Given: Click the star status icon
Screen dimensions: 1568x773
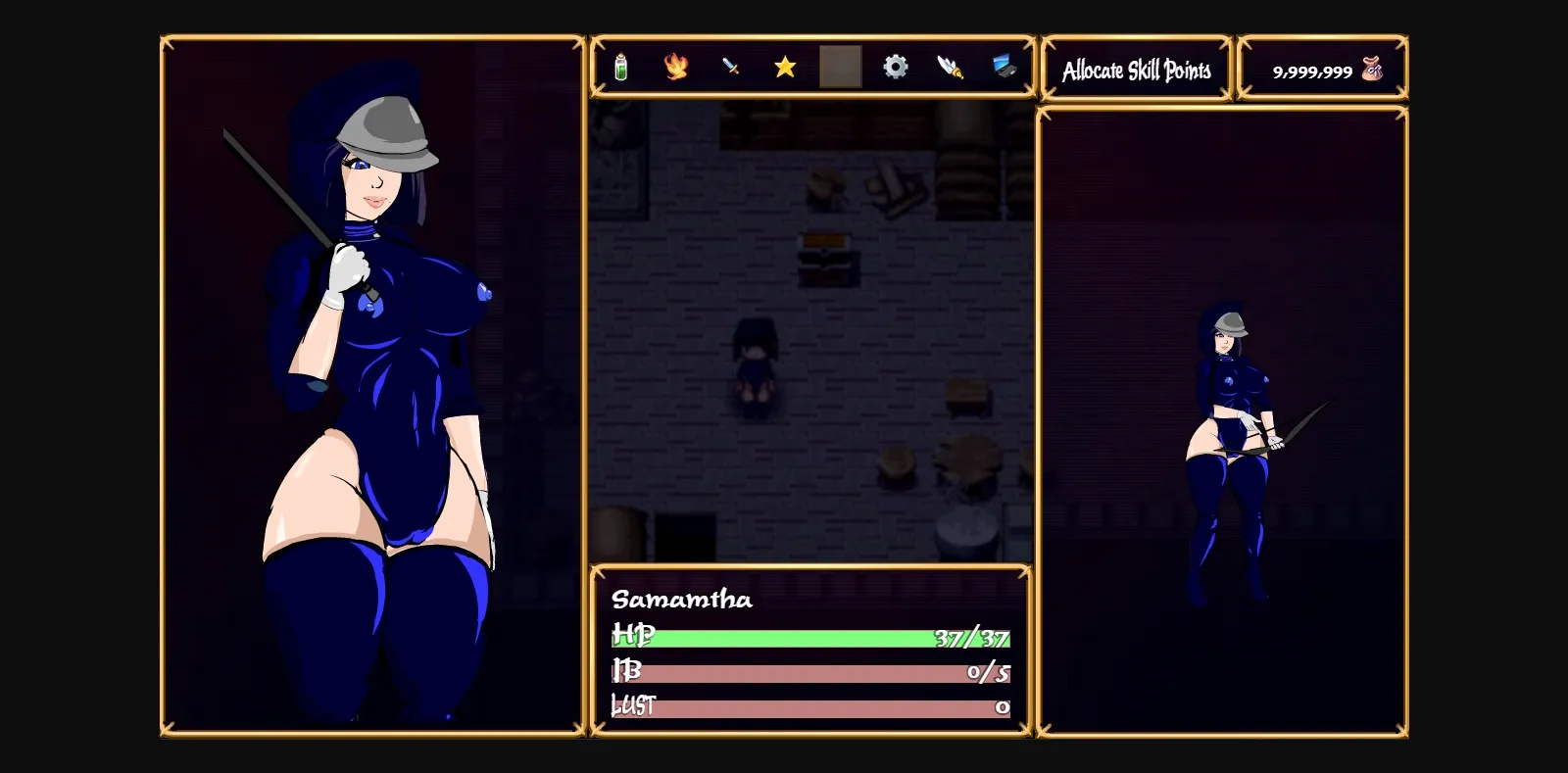Looking at the screenshot, I should [786, 67].
